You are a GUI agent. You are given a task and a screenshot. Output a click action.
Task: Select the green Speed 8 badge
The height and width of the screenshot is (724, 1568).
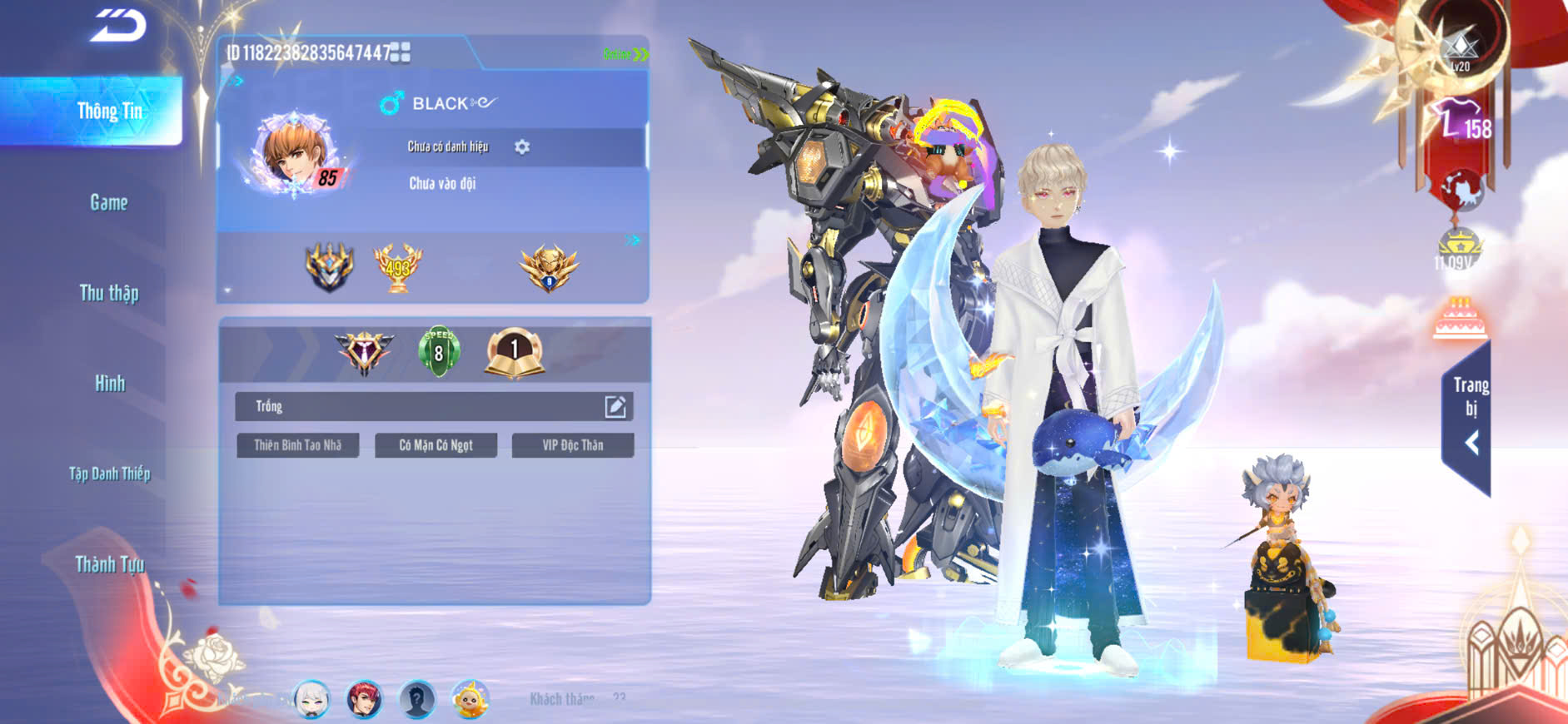(439, 351)
